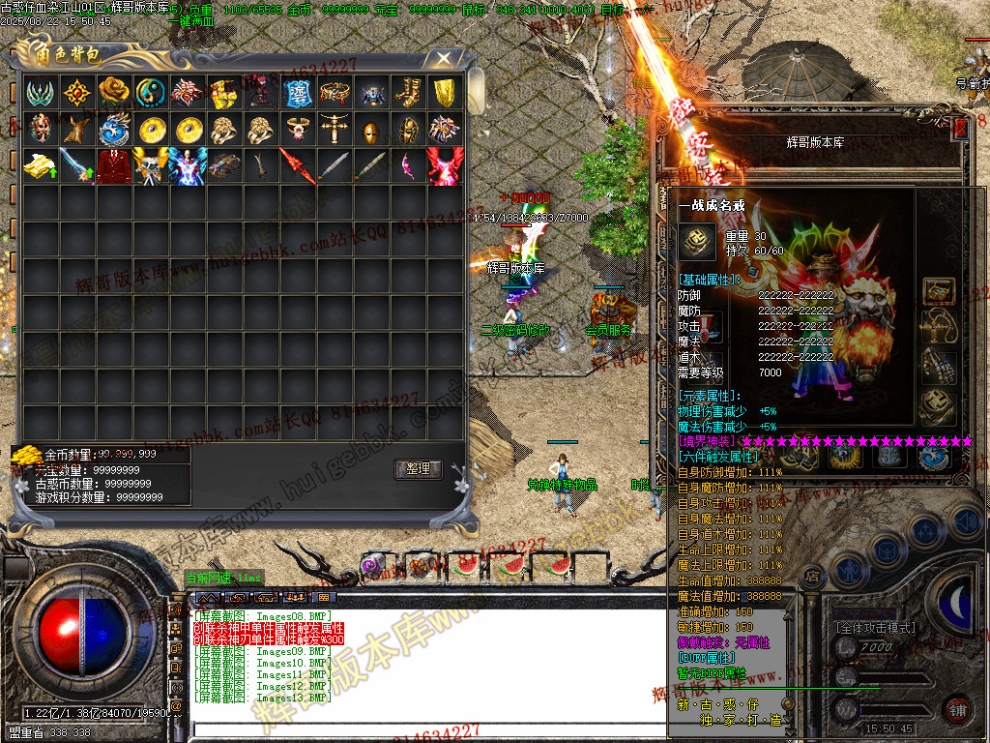This screenshot has width=990, height=743.
Task: Choose the red suit outfit item
Action: click(x=115, y=165)
